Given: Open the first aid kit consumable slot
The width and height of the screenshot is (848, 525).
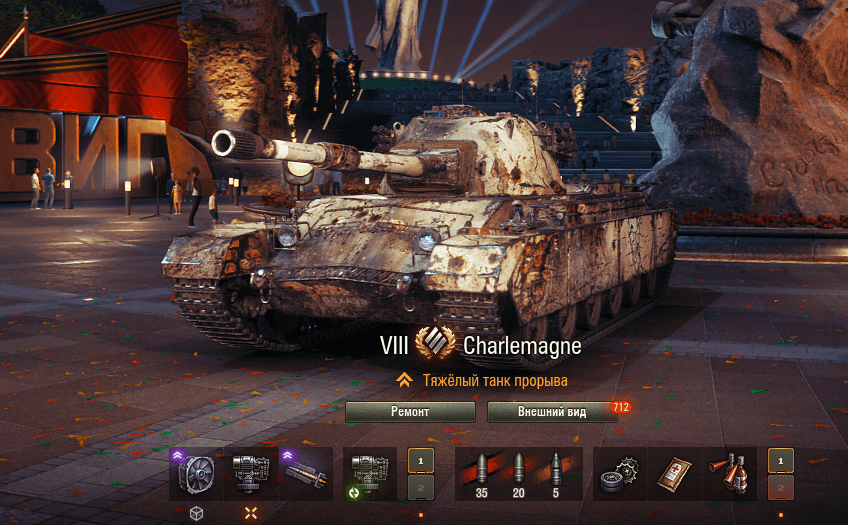Looking at the screenshot, I should (x=675, y=473).
